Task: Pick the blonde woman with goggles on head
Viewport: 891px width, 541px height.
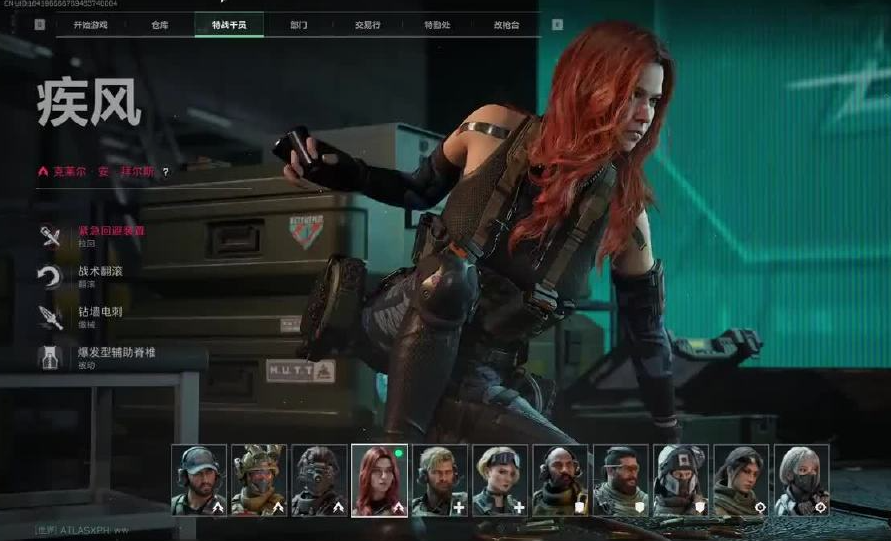Action: (x=500, y=480)
